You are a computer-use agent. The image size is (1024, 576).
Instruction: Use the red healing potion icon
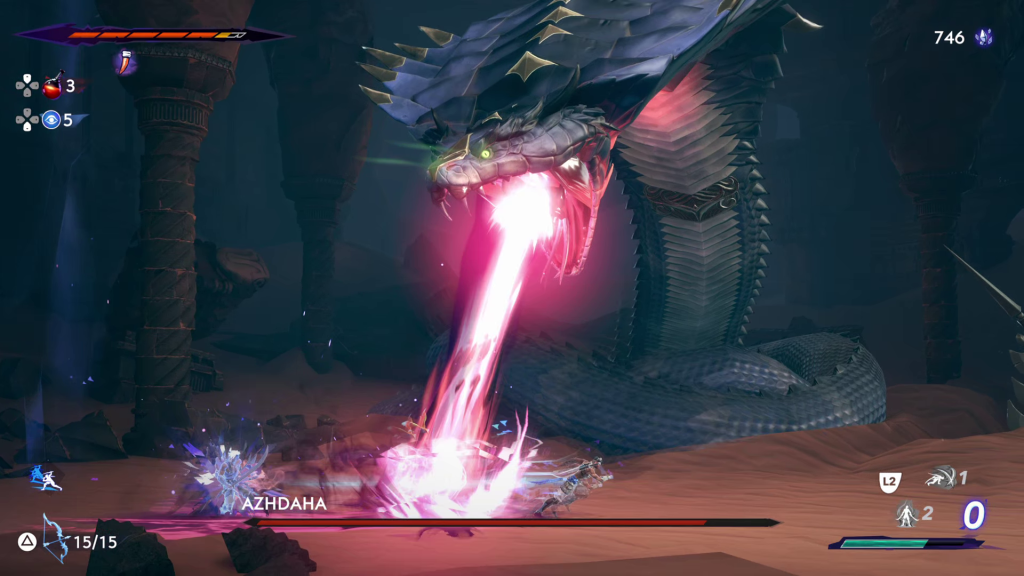click(54, 86)
